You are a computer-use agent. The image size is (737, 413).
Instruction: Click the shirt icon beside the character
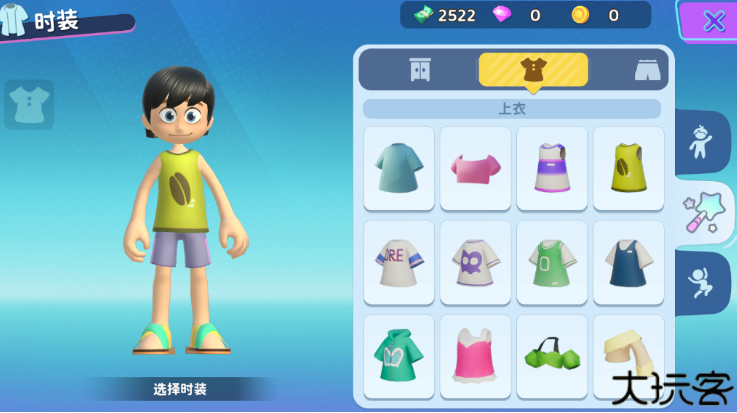pyautogui.click(x=29, y=104)
